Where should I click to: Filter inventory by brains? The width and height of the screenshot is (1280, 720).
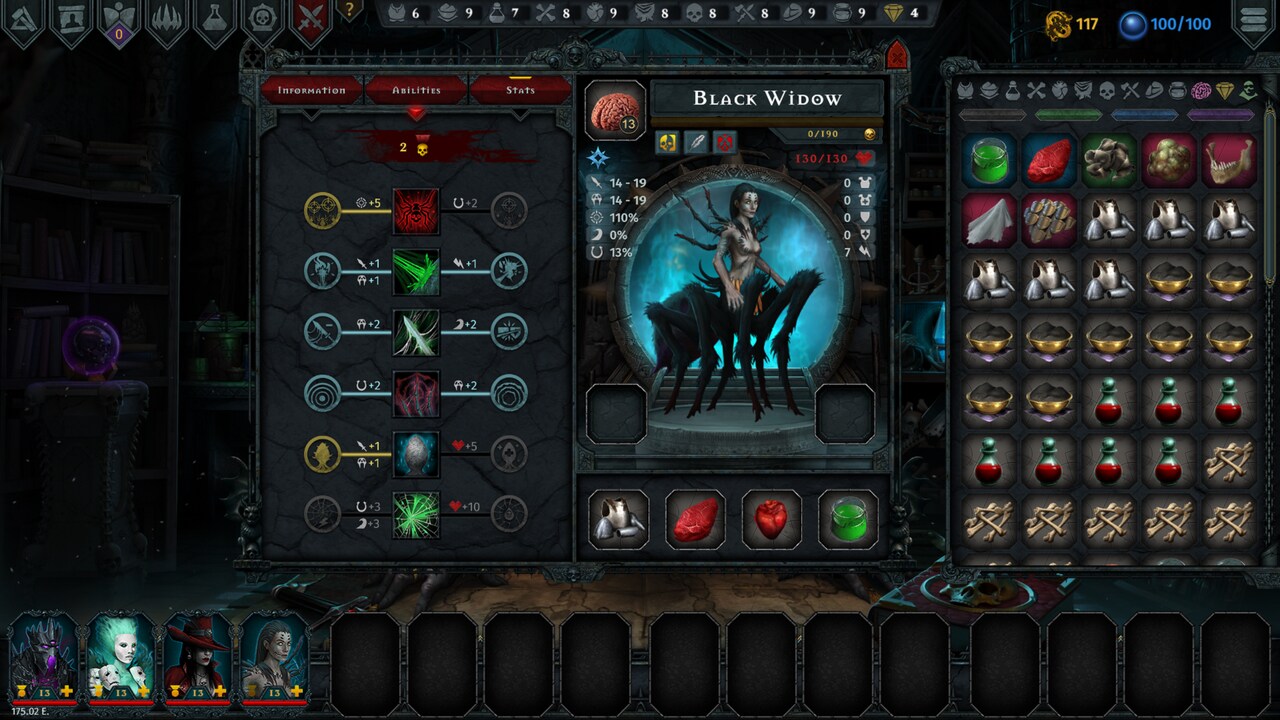click(1204, 92)
